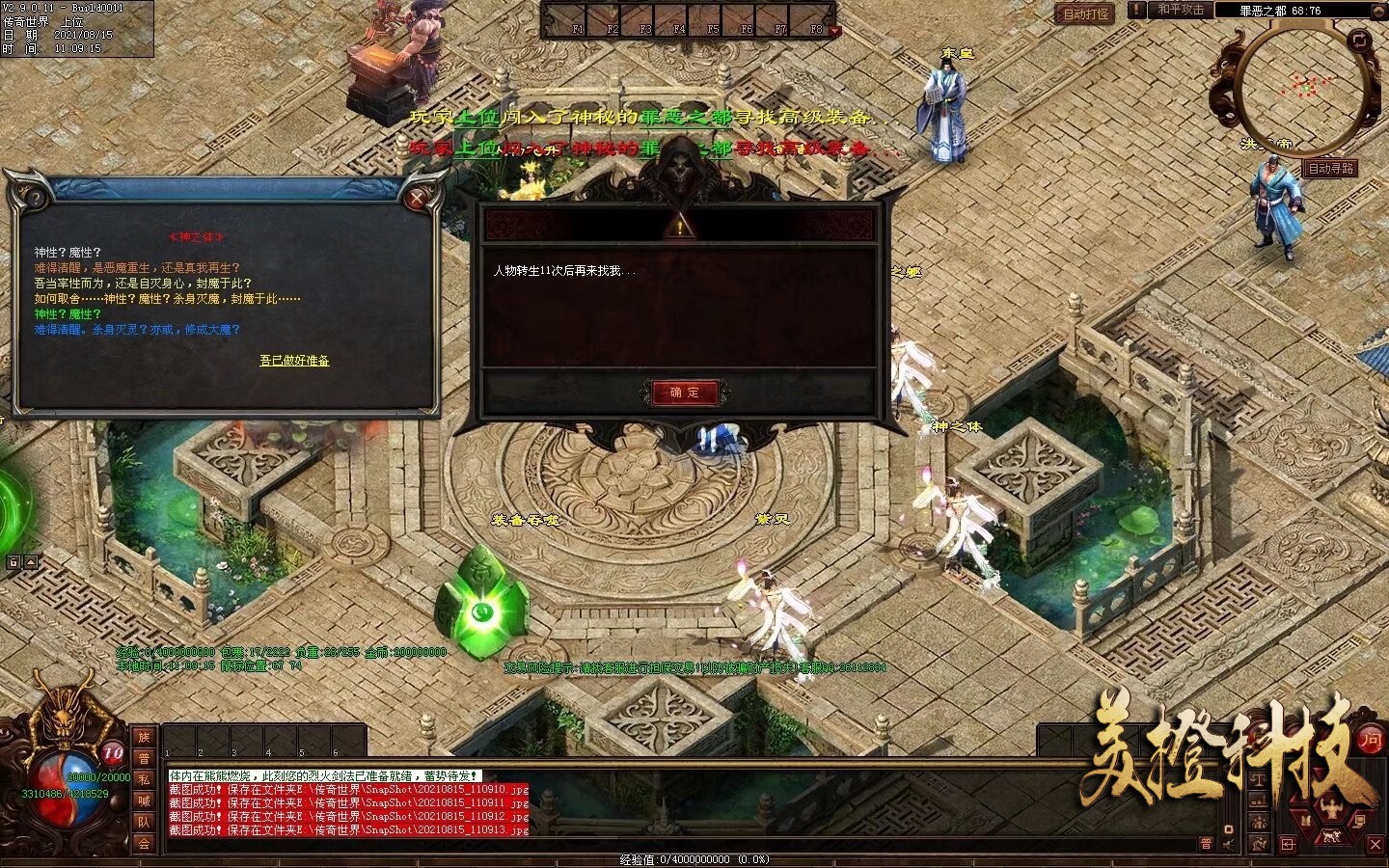Viewport: 1389px width, 868px height.
Task: Choose the 喊 shout chat channel
Action: click(144, 800)
